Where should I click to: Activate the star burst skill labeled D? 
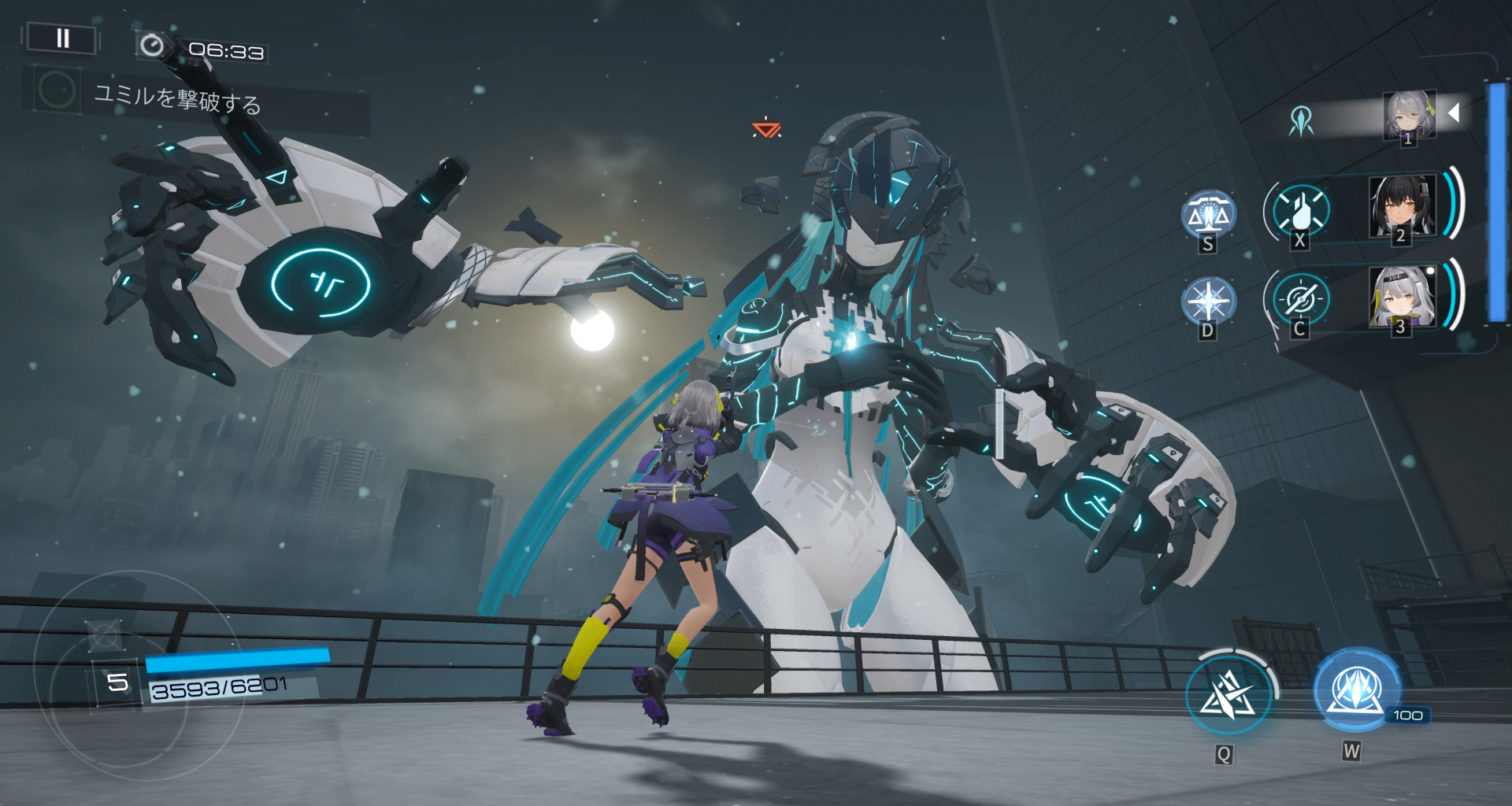pos(1208,301)
